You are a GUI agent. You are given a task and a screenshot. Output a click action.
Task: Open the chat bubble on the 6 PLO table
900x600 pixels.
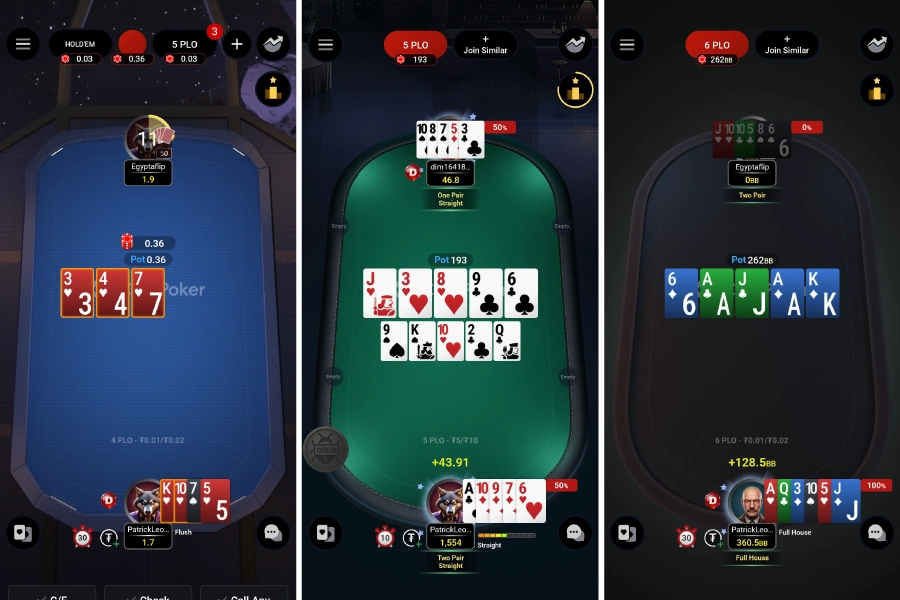tap(876, 533)
